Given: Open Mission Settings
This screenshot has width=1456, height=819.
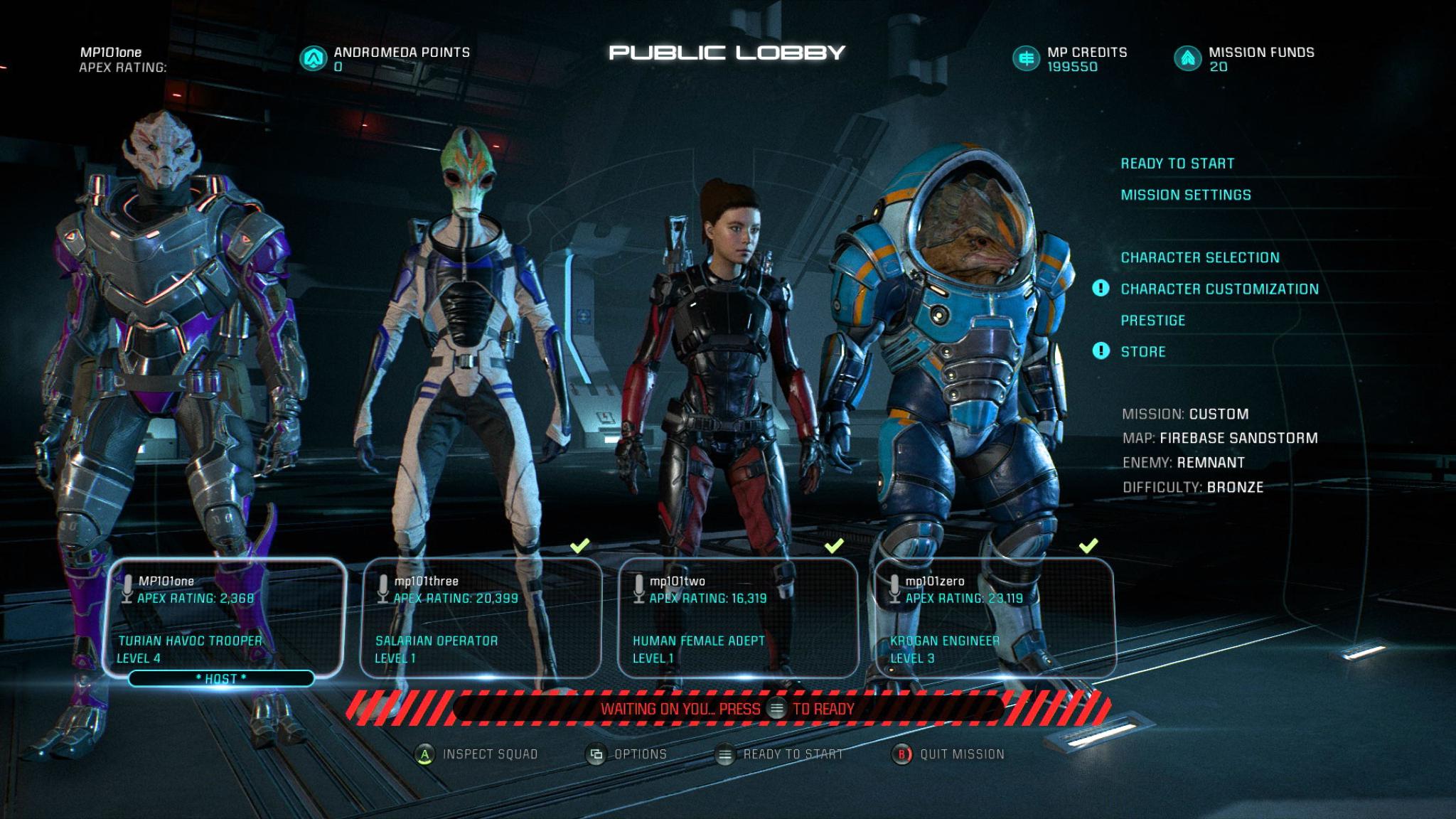Looking at the screenshot, I should (x=1184, y=194).
